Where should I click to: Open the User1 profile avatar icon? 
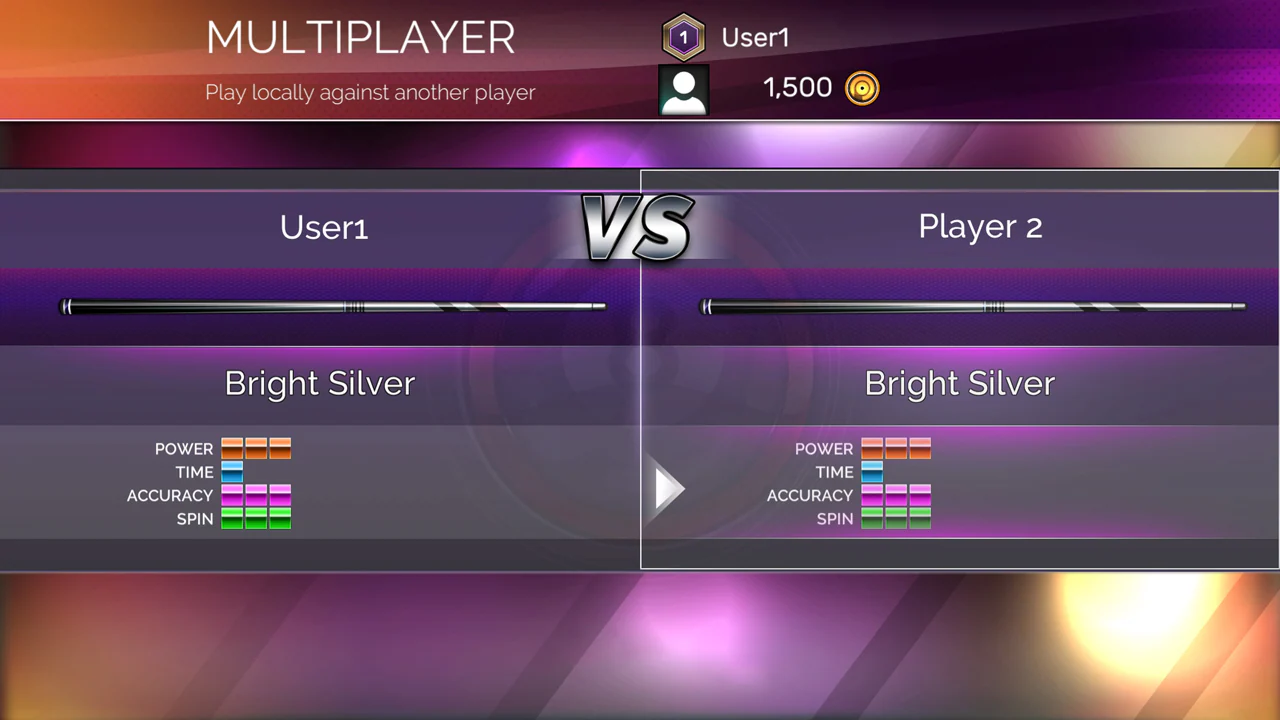(683, 88)
